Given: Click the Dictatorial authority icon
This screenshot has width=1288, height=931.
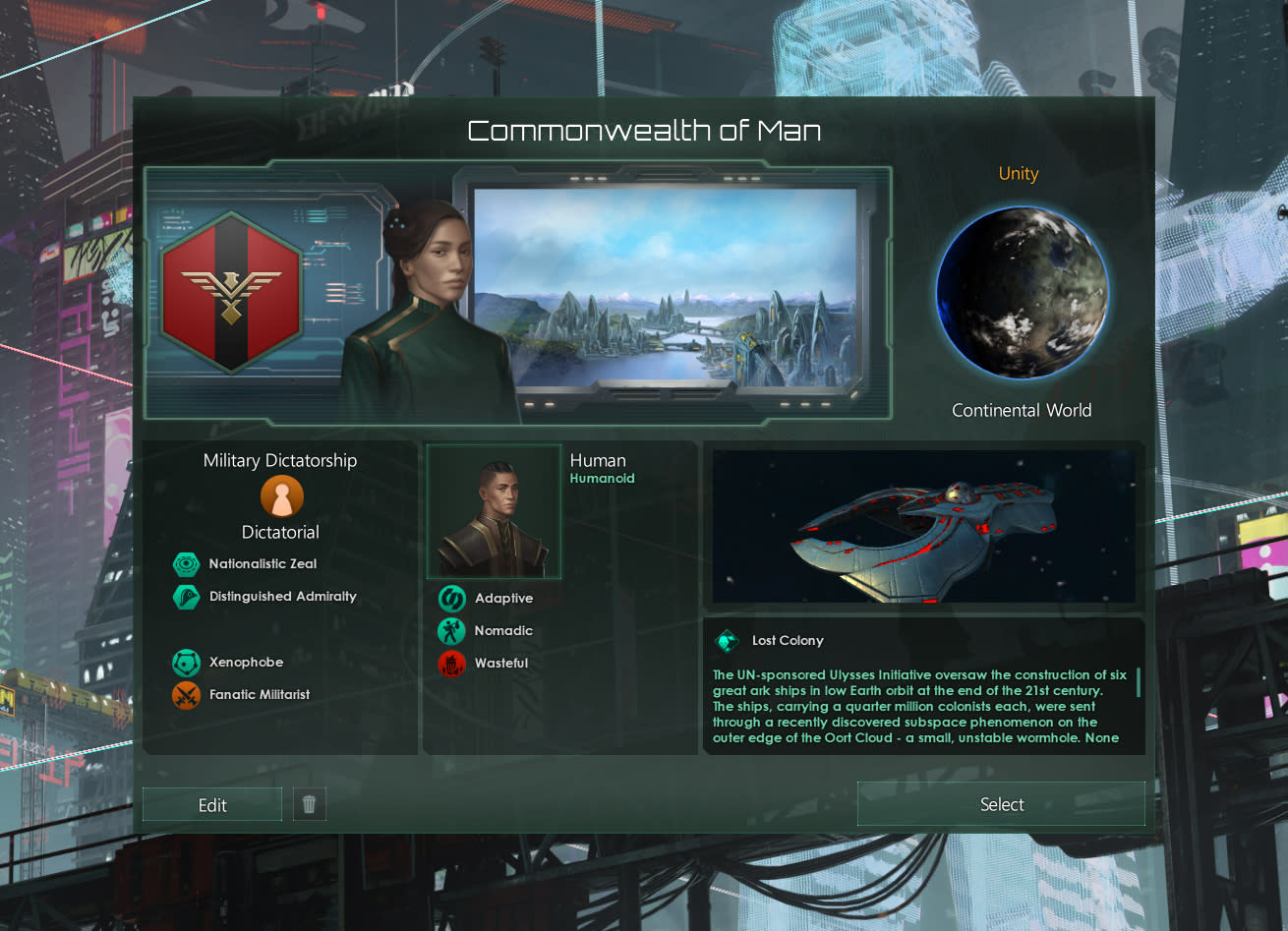Looking at the screenshot, I should (x=281, y=497).
